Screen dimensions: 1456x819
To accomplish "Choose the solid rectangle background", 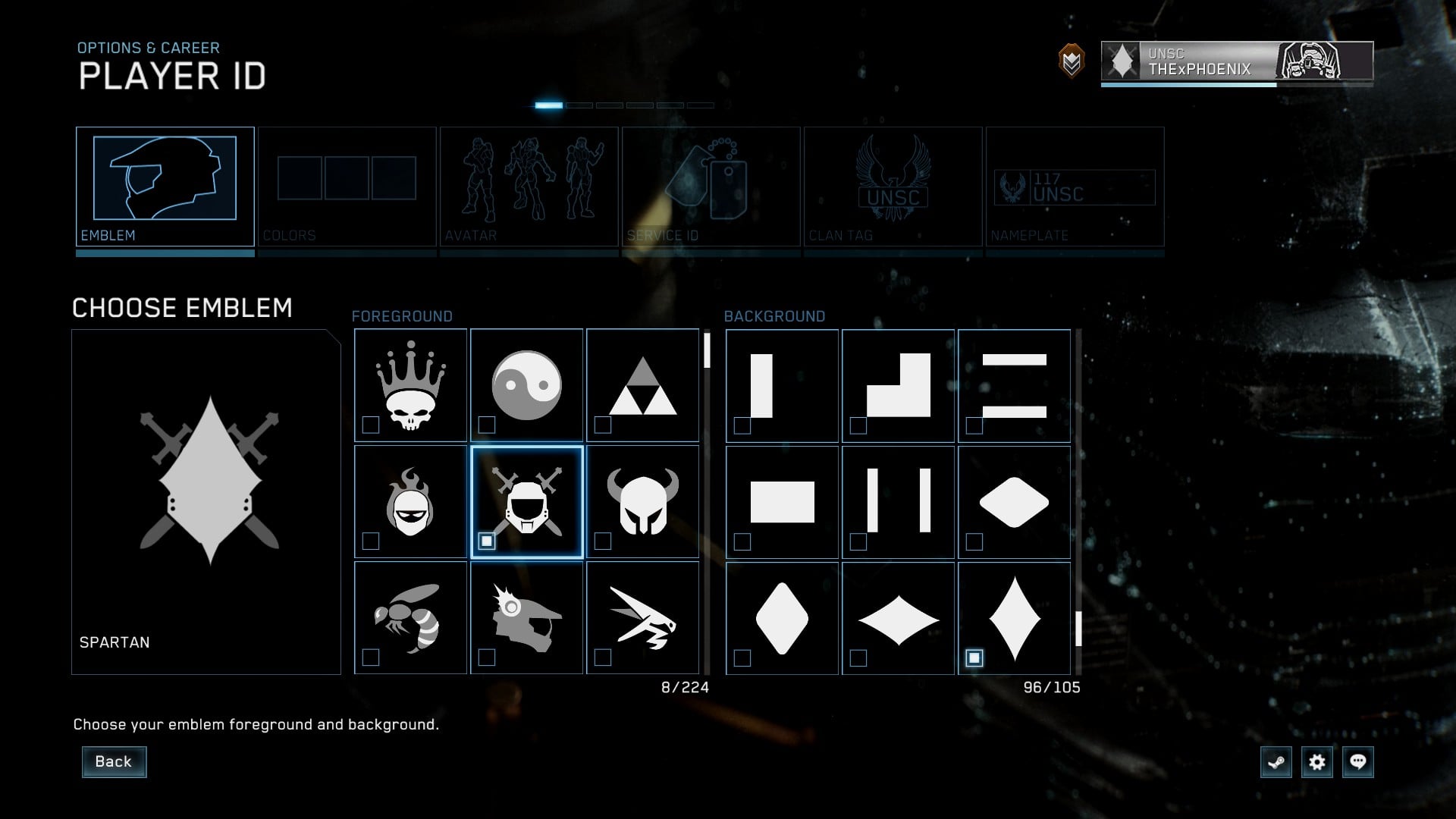I will 782,502.
